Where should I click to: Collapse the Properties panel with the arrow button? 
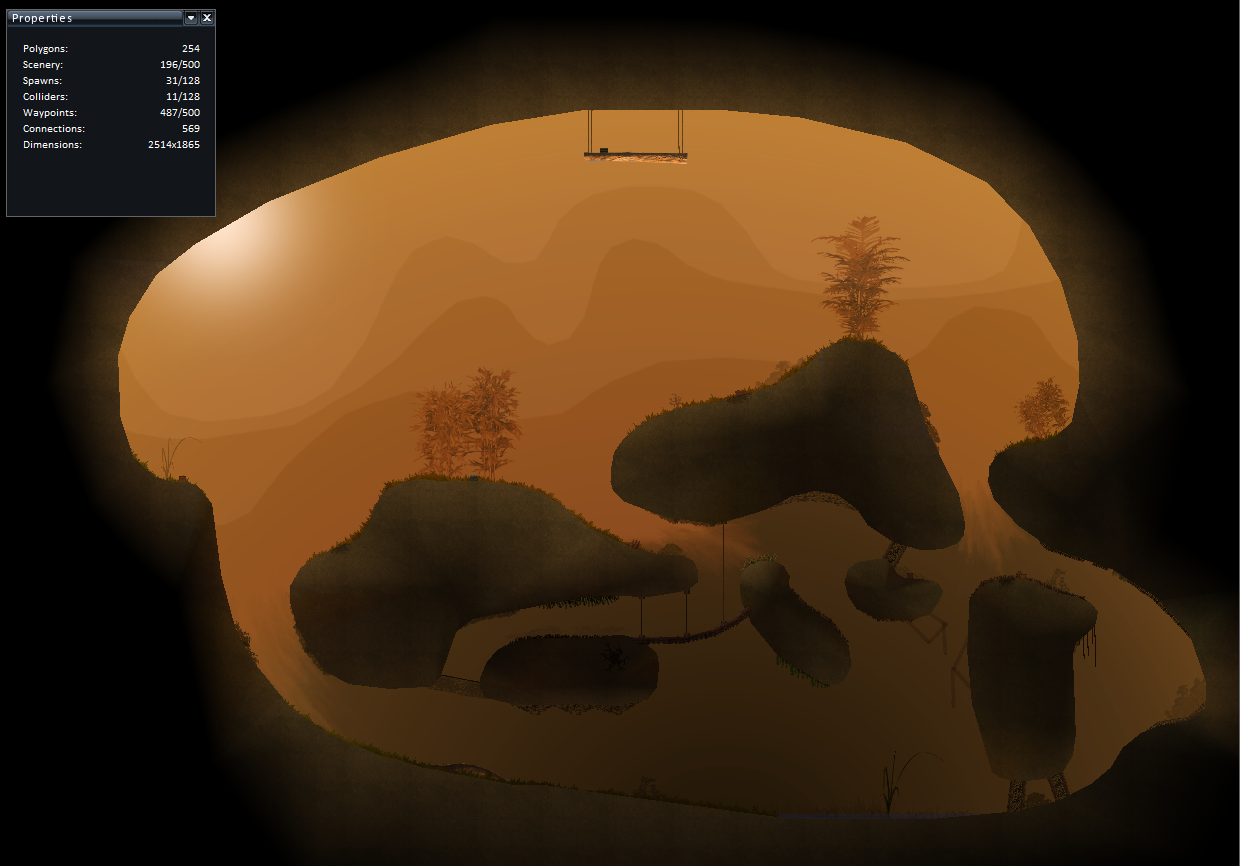coord(191,18)
